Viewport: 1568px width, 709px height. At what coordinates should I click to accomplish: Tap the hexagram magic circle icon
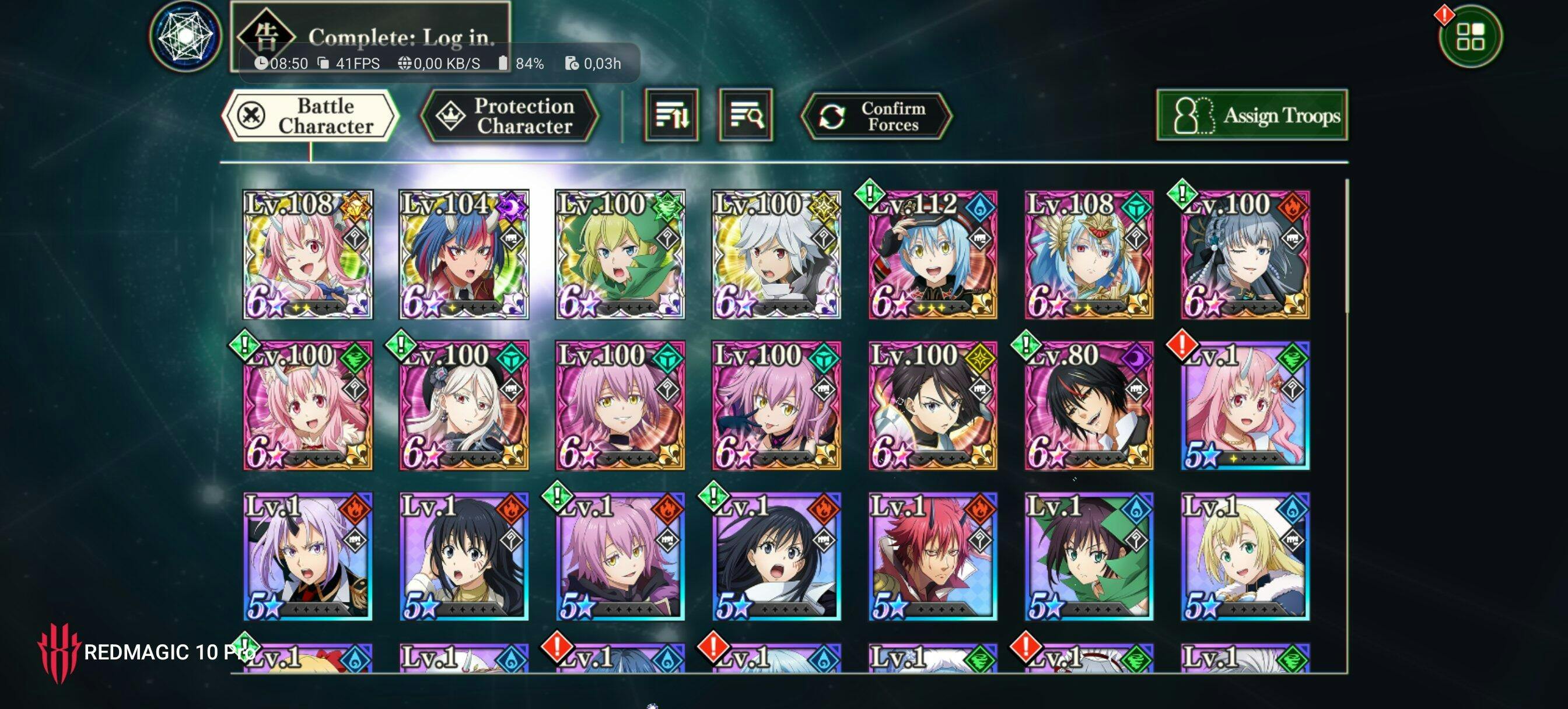click(x=185, y=37)
